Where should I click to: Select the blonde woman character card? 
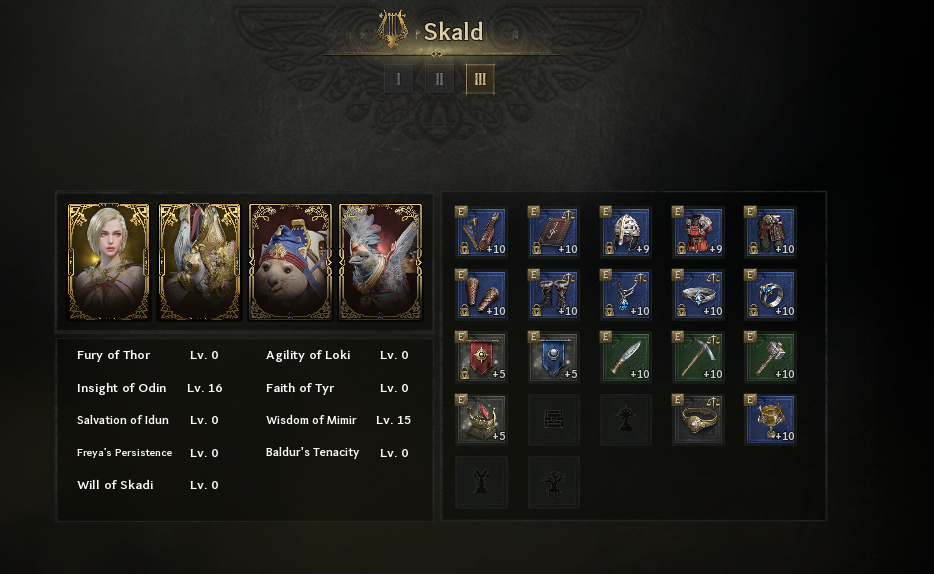(x=108, y=262)
